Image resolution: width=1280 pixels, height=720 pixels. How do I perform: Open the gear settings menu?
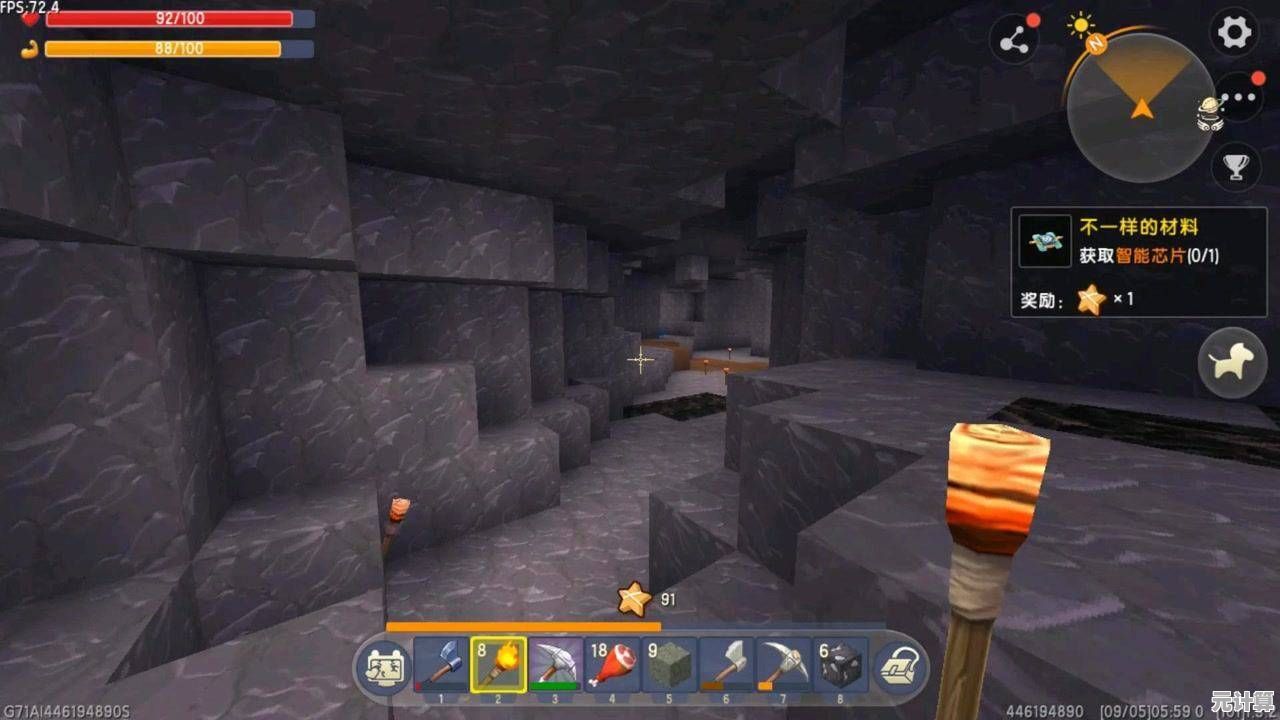(x=1233, y=33)
